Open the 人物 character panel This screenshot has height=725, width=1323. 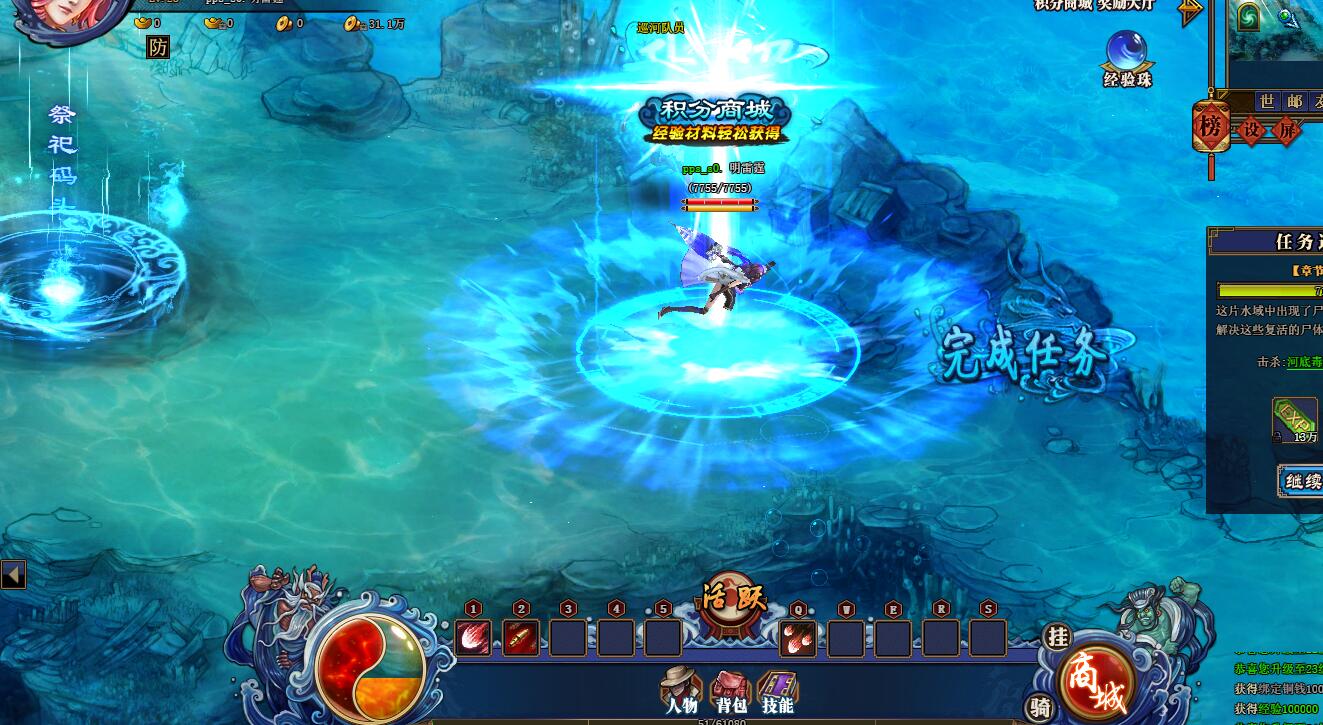(681, 690)
